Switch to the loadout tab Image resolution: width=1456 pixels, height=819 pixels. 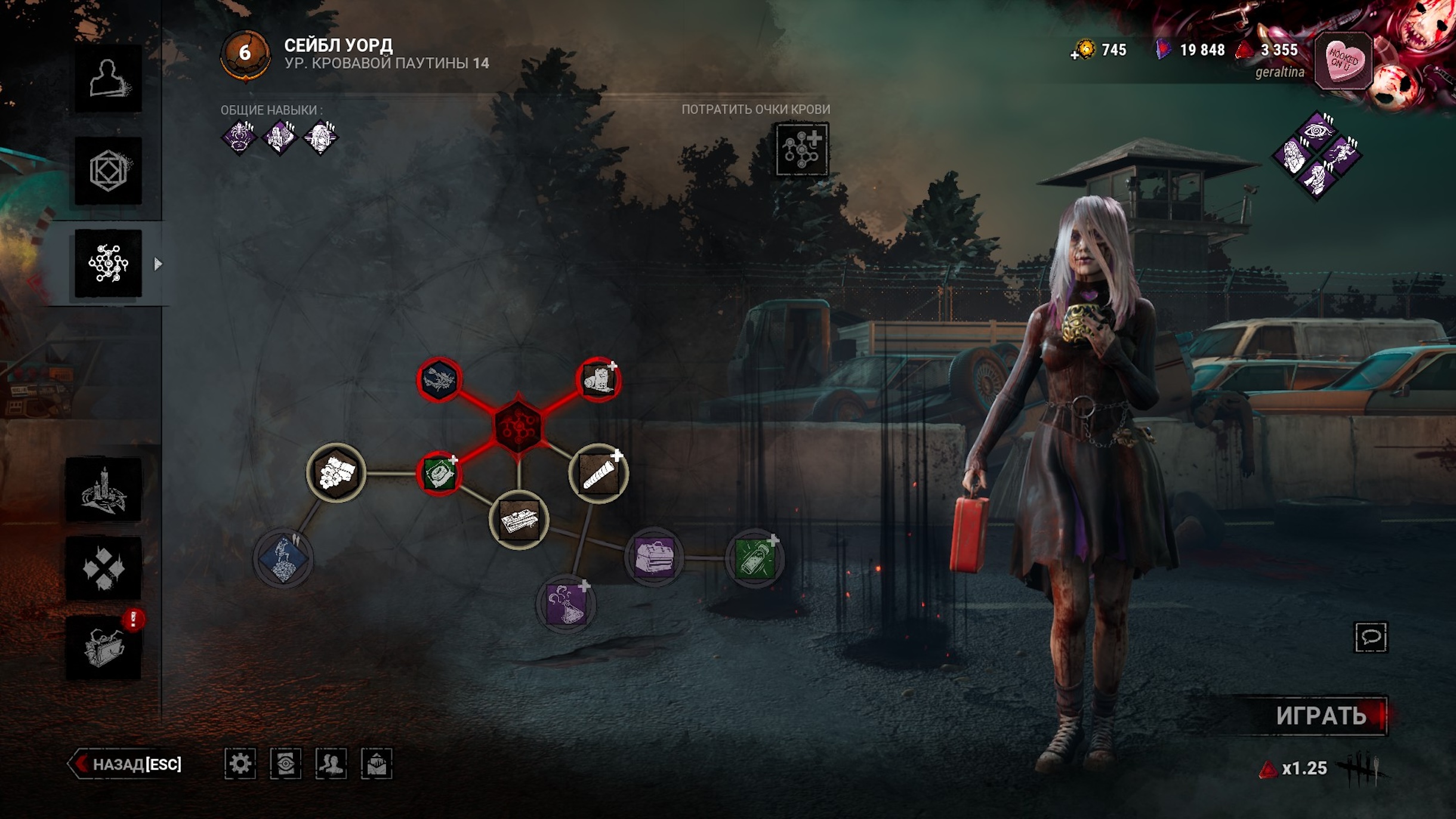click(x=108, y=171)
